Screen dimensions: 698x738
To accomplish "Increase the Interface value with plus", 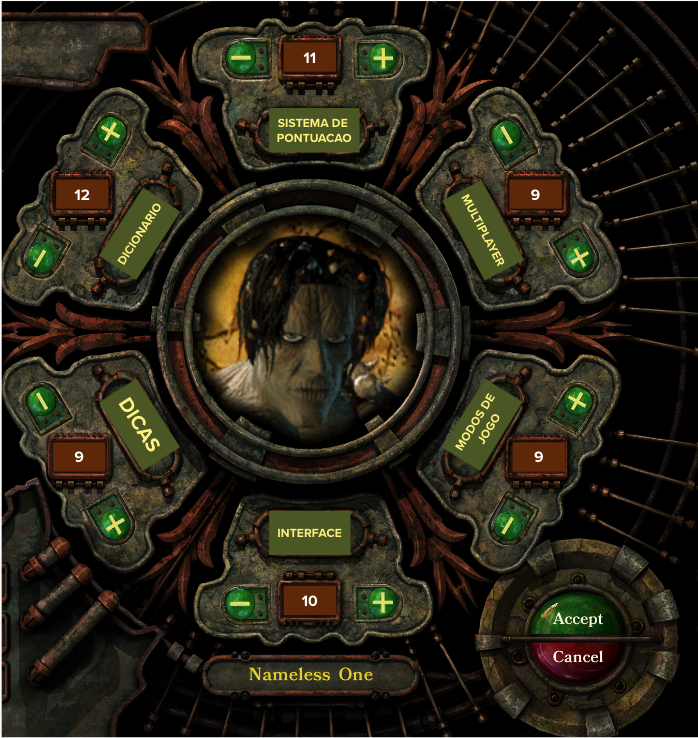I will [x=382, y=602].
